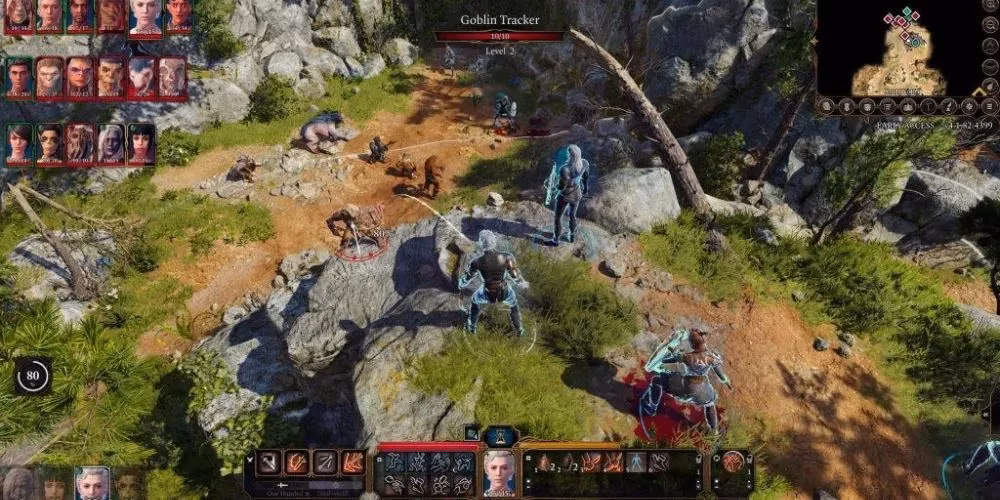The image size is (1000, 500).
Task: Select the white-haired portrait in bottom-left party row
Action: 92,484
